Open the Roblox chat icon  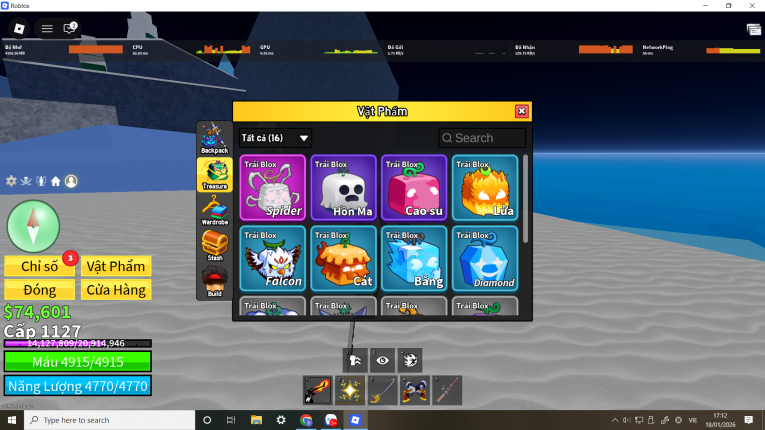tap(70, 29)
